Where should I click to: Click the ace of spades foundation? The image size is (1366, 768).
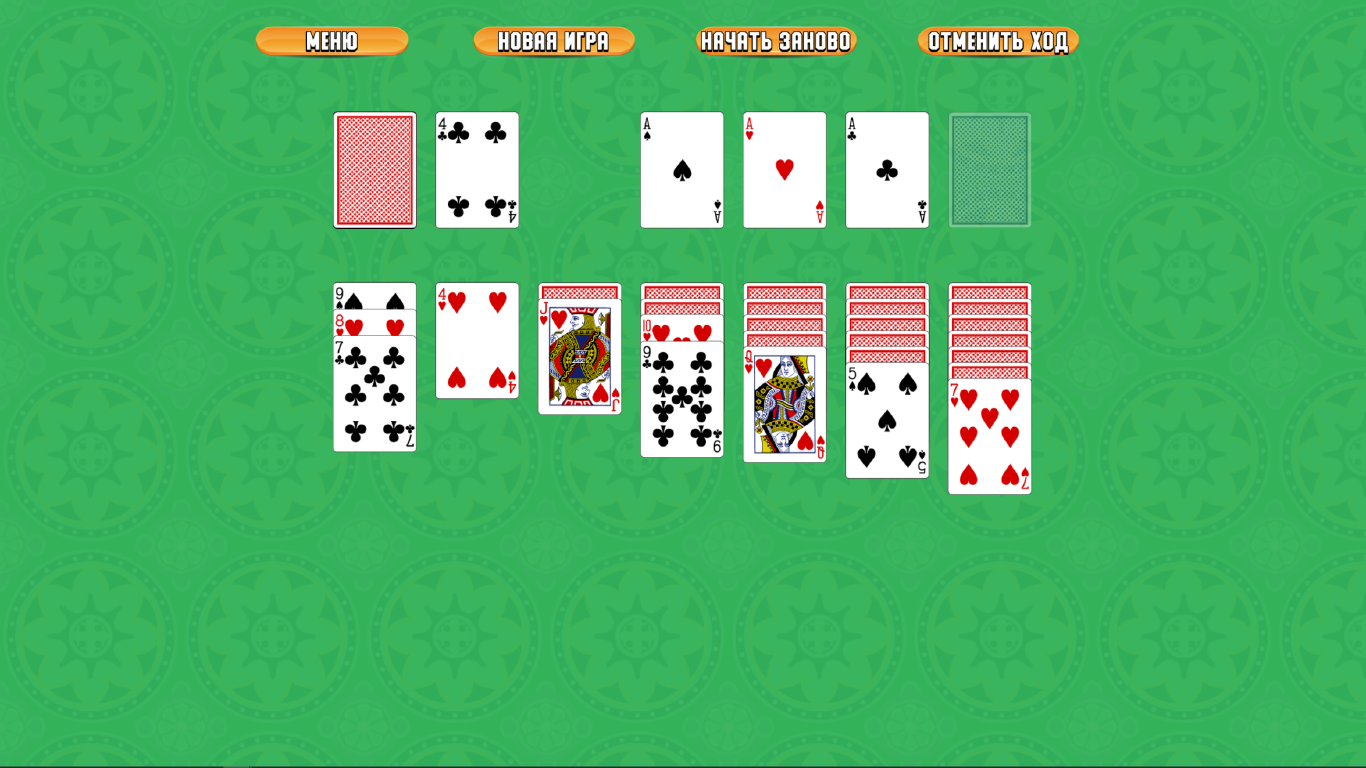point(682,169)
